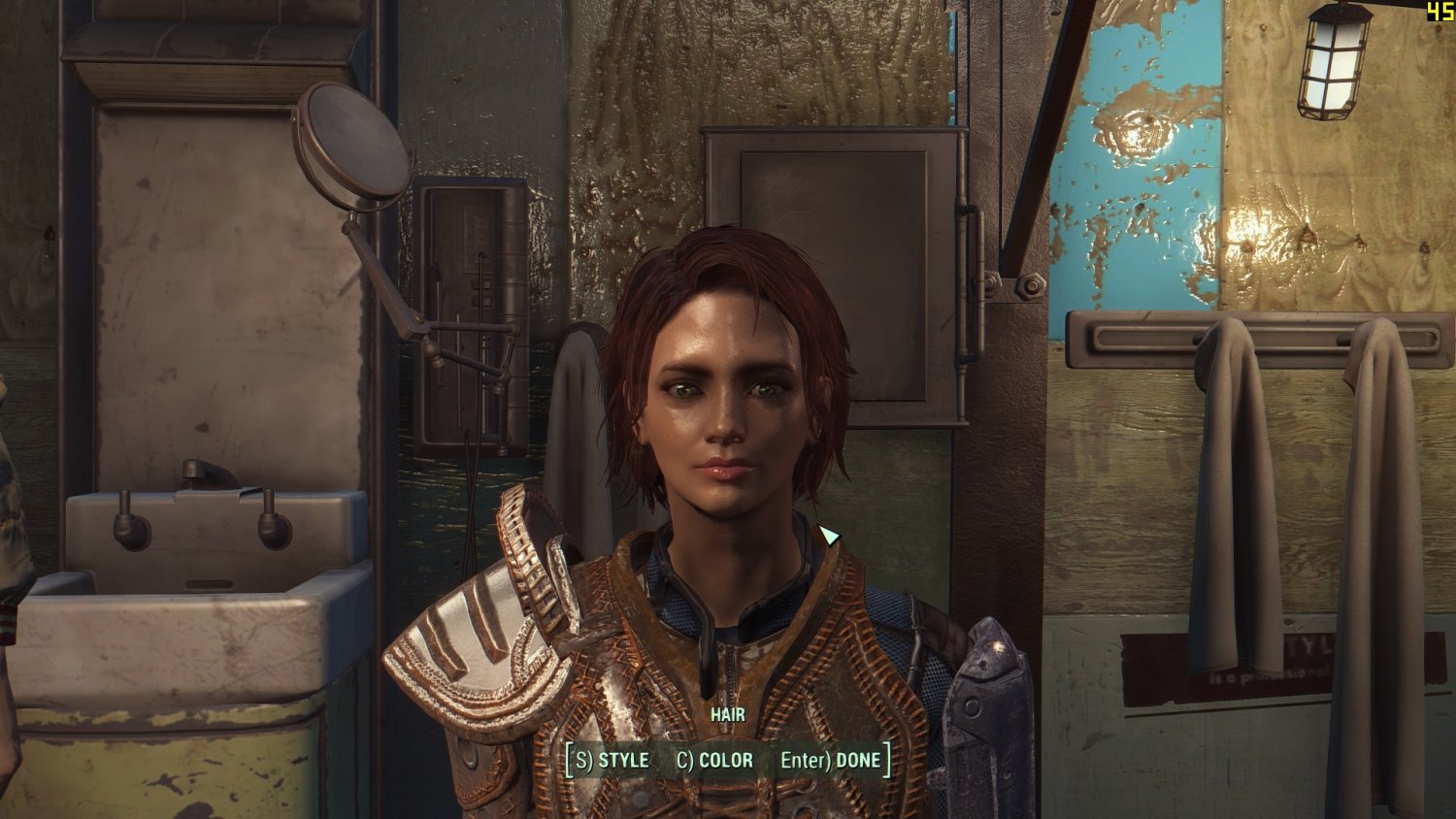This screenshot has width=1456, height=819.
Task: Confirm hair changes with Done
Action: pyautogui.click(x=831, y=761)
